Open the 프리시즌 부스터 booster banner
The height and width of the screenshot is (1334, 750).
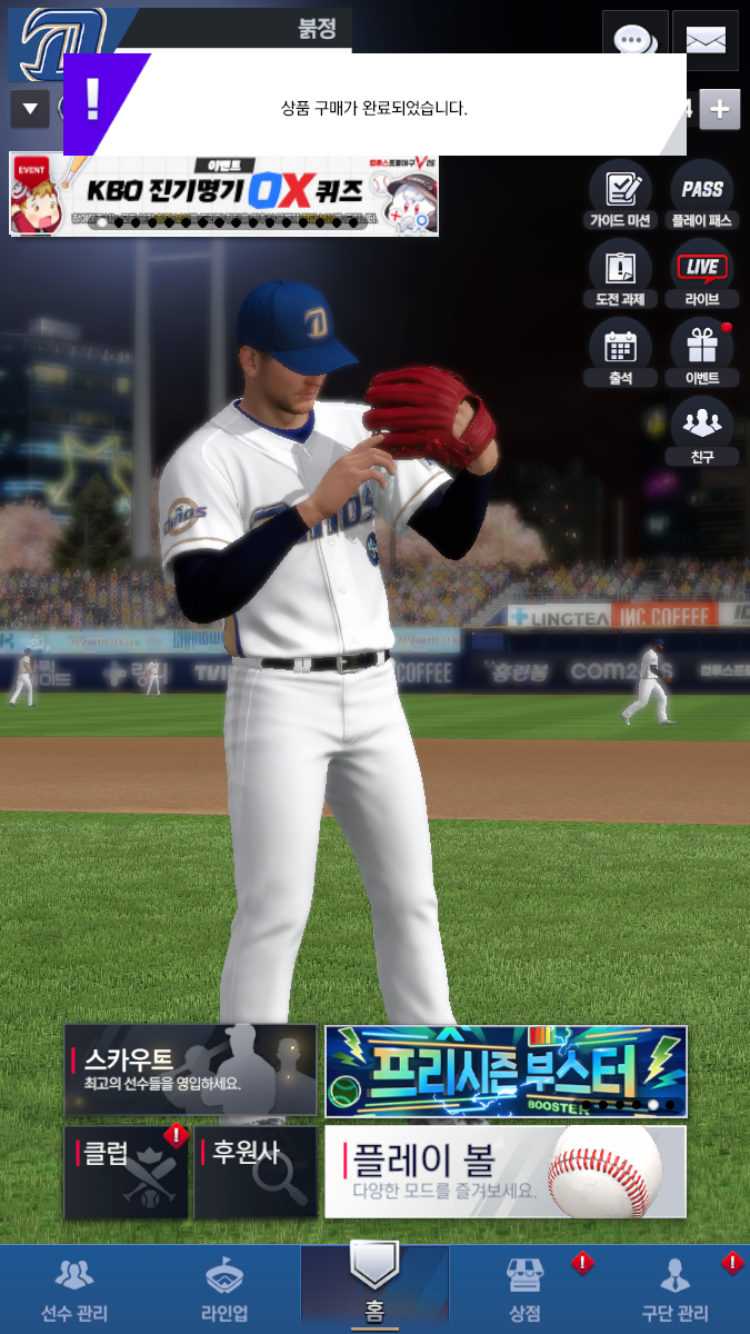pyautogui.click(x=506, y=1071)
